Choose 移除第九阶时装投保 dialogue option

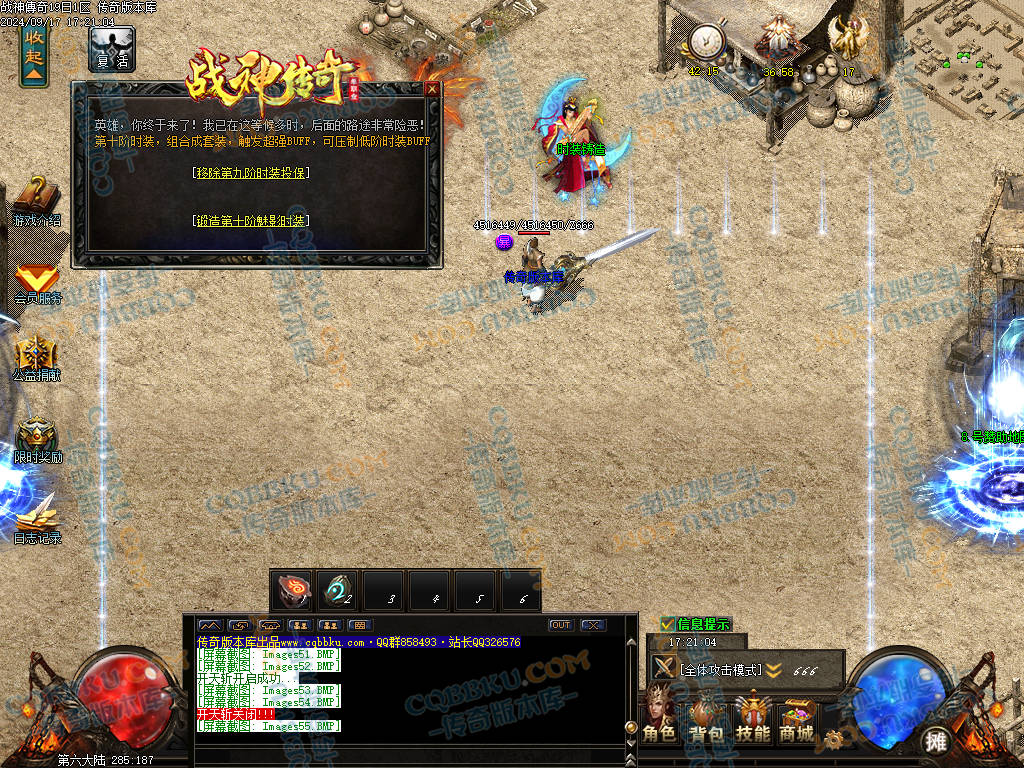[250, 173]
